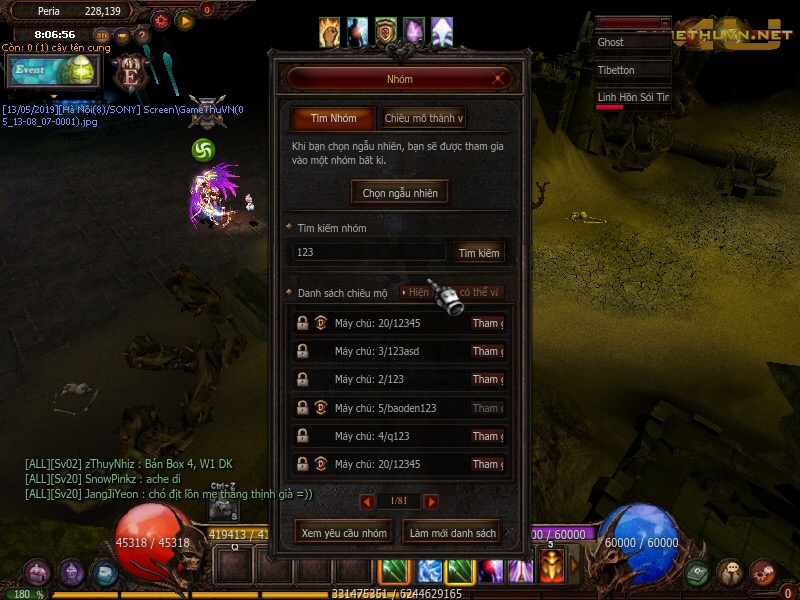Join the 3/123asd group
Image resolution: width=800 pixels, height=600 pixels.
click(487, 351)
